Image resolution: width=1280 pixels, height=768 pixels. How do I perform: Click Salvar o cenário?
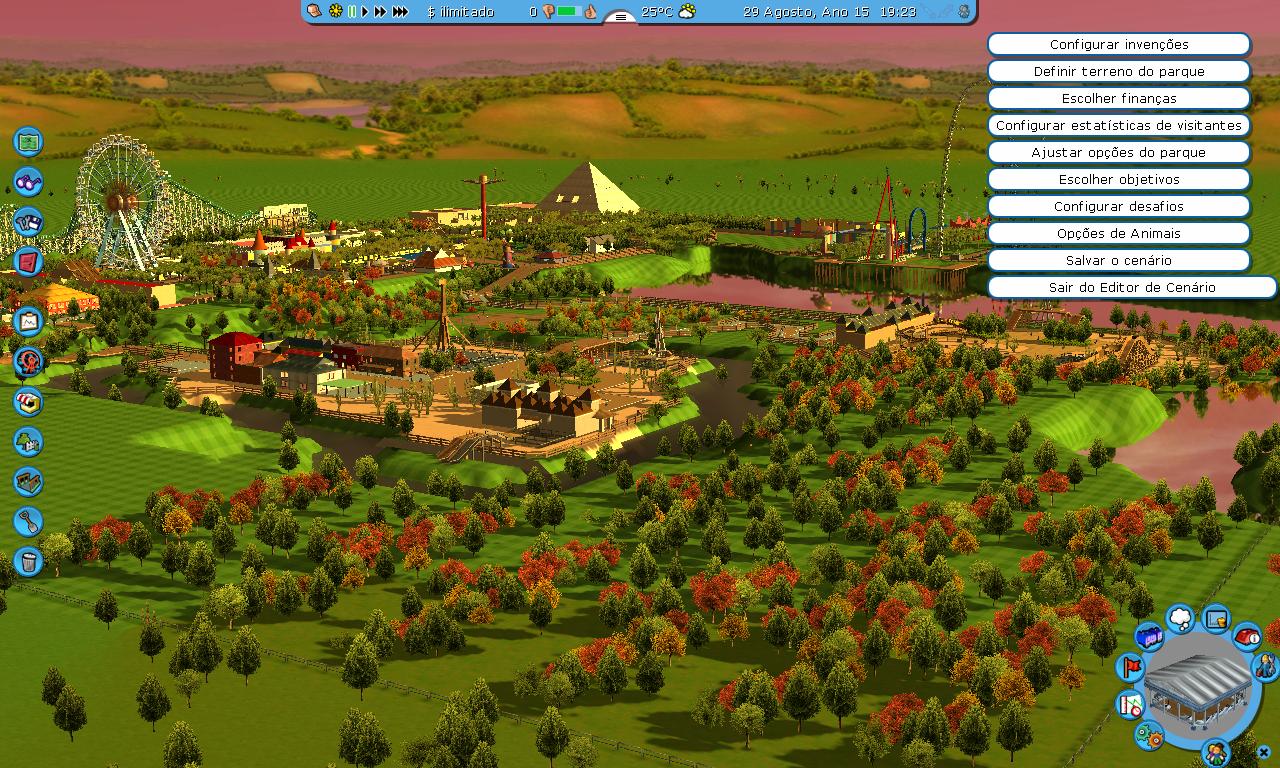[1118, 260]
